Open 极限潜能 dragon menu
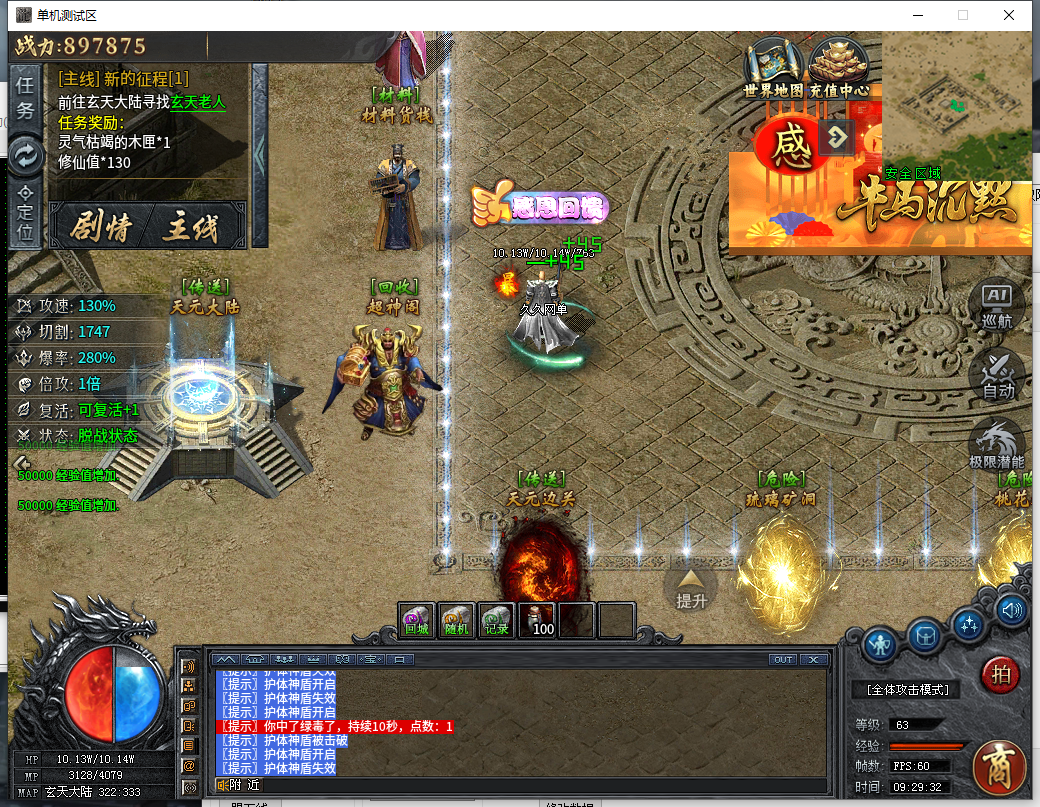This screenshot has height=807, width=1040. 997,444
